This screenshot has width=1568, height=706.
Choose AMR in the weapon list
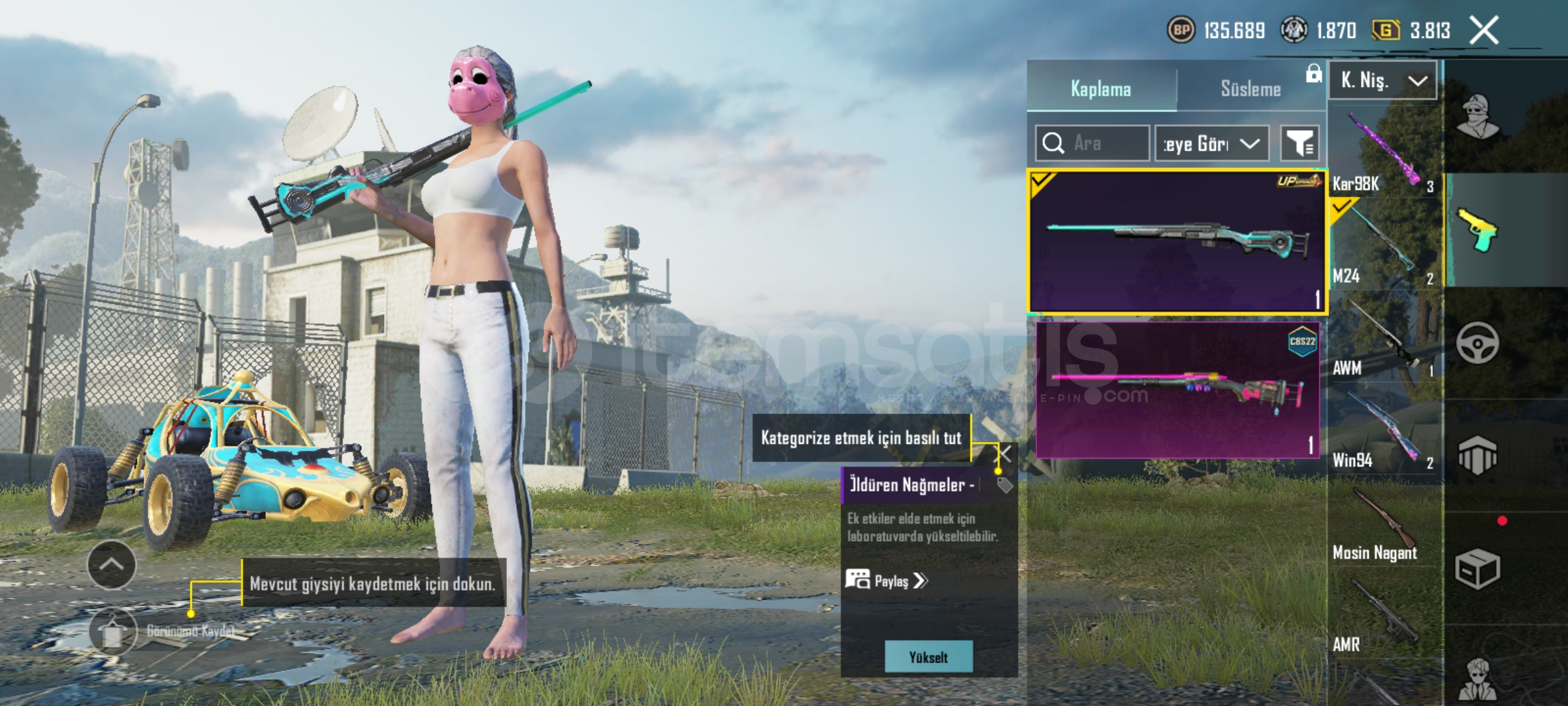point(1384,618)
